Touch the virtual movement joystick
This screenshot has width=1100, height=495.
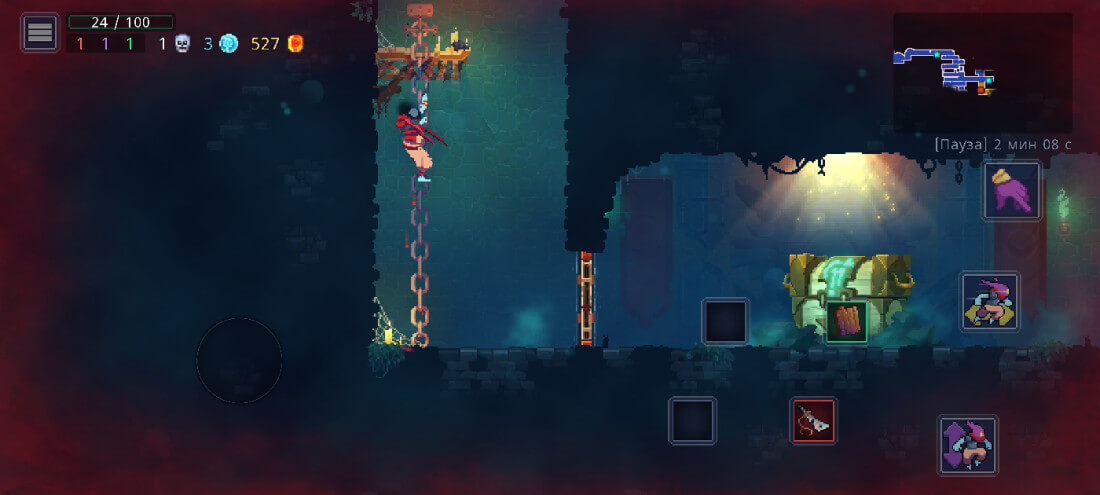239,360
